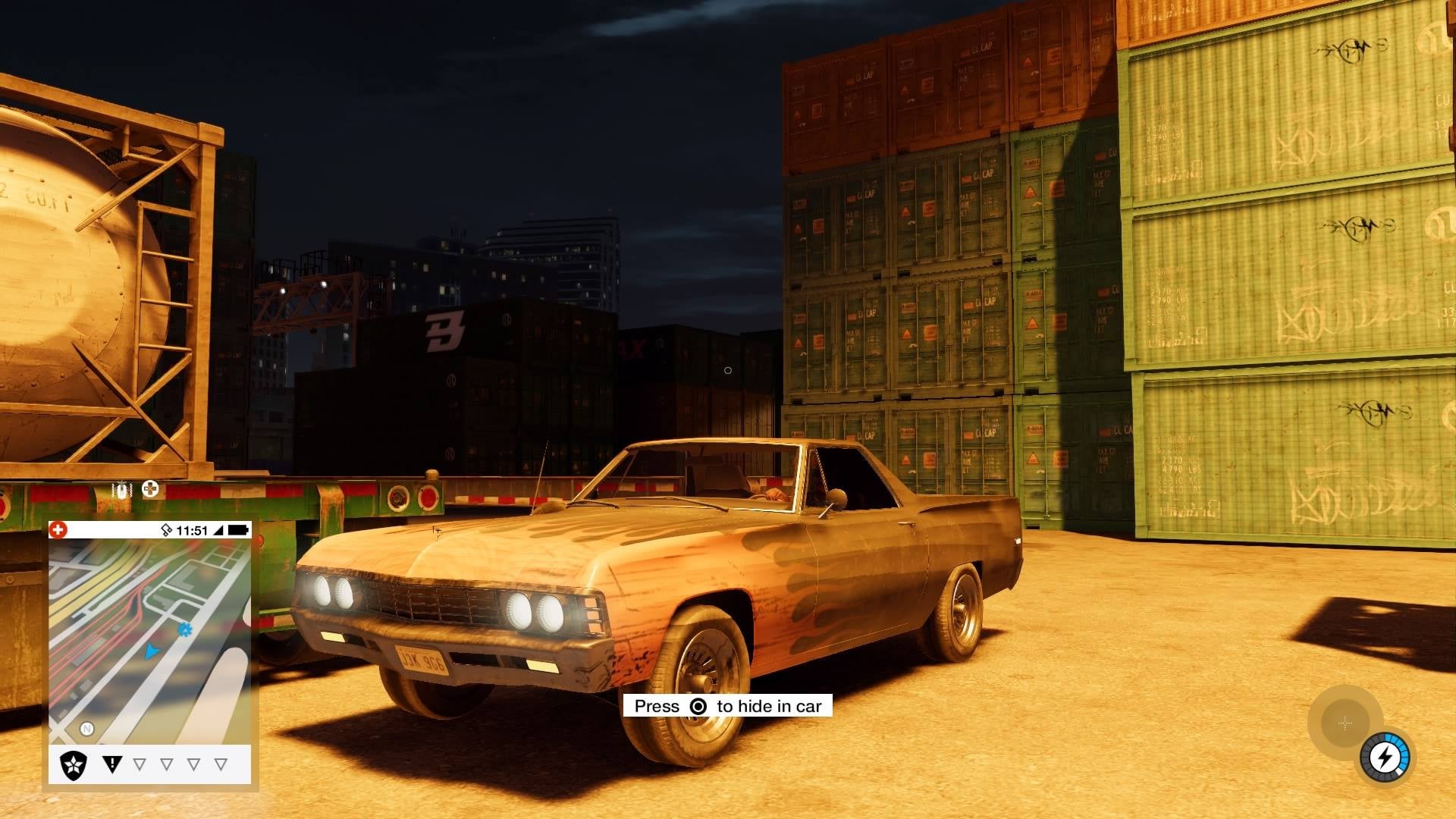Viewport: 1456px width, 819px height.
Task: Click the black followers shield badge below the minimap
Action: [72, 764]
